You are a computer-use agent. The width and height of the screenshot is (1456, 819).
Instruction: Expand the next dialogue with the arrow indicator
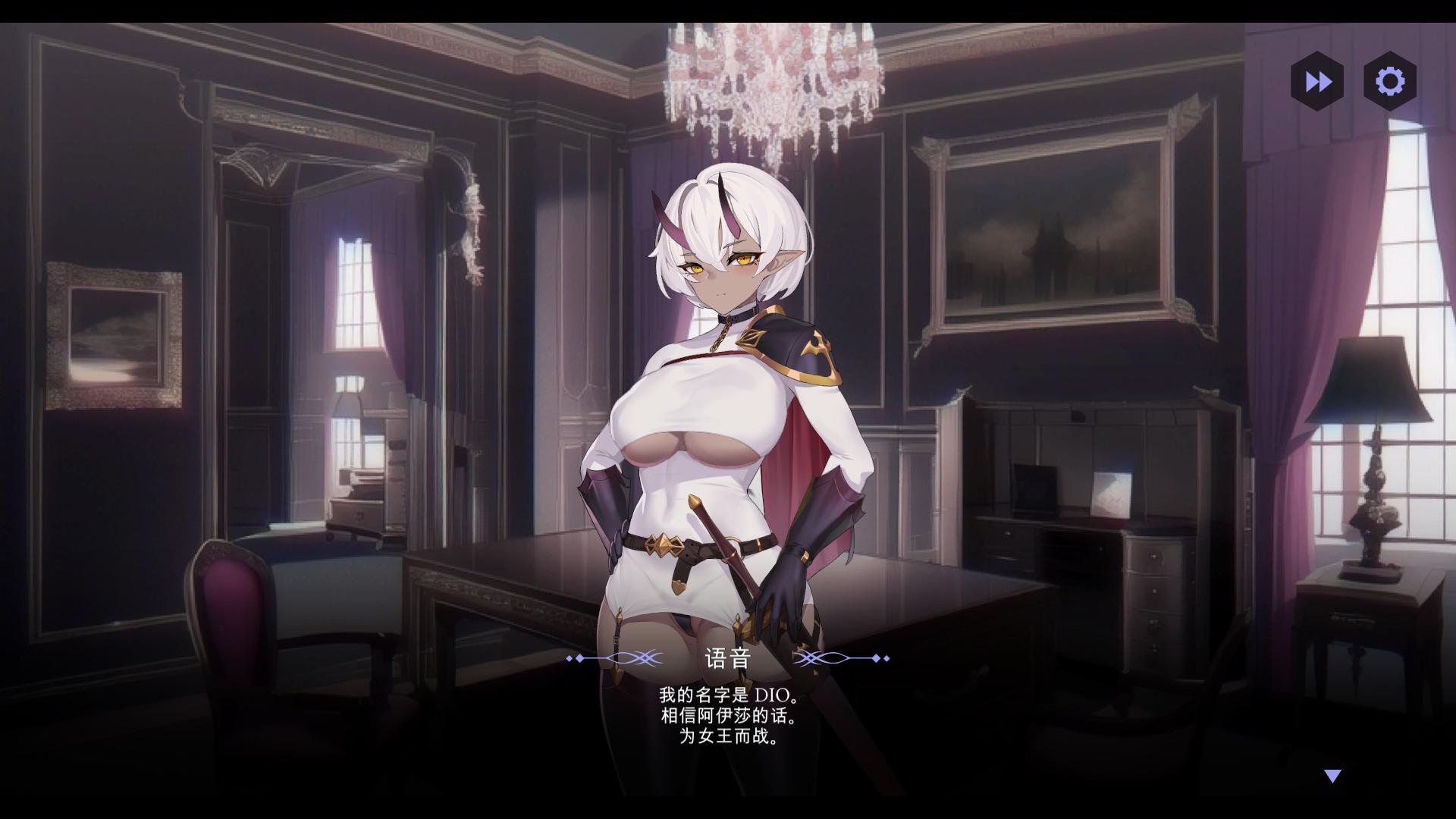[x=1331, y=775]
